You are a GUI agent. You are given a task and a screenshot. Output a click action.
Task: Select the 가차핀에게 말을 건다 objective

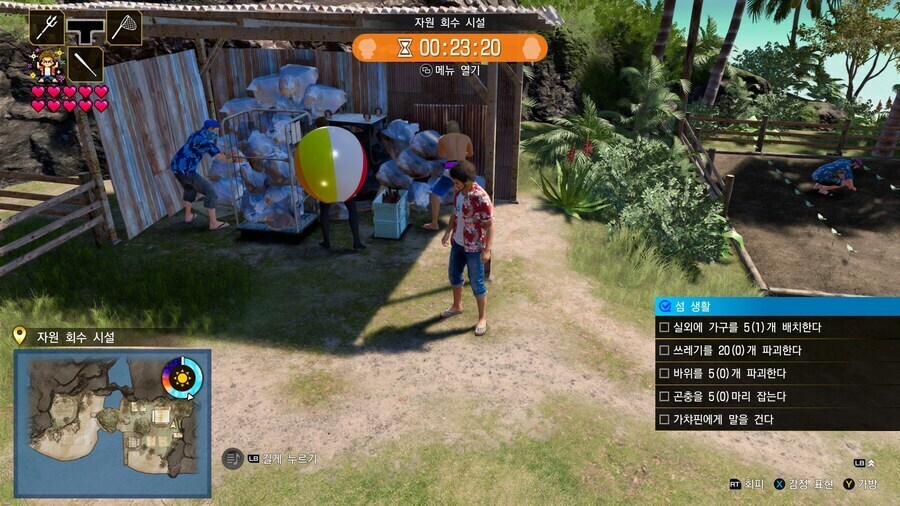(776, 419)
